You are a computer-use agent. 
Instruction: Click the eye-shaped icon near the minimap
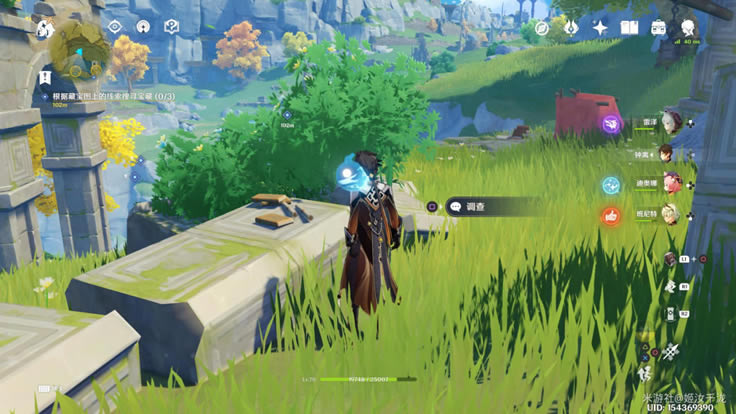click(114, 26)
